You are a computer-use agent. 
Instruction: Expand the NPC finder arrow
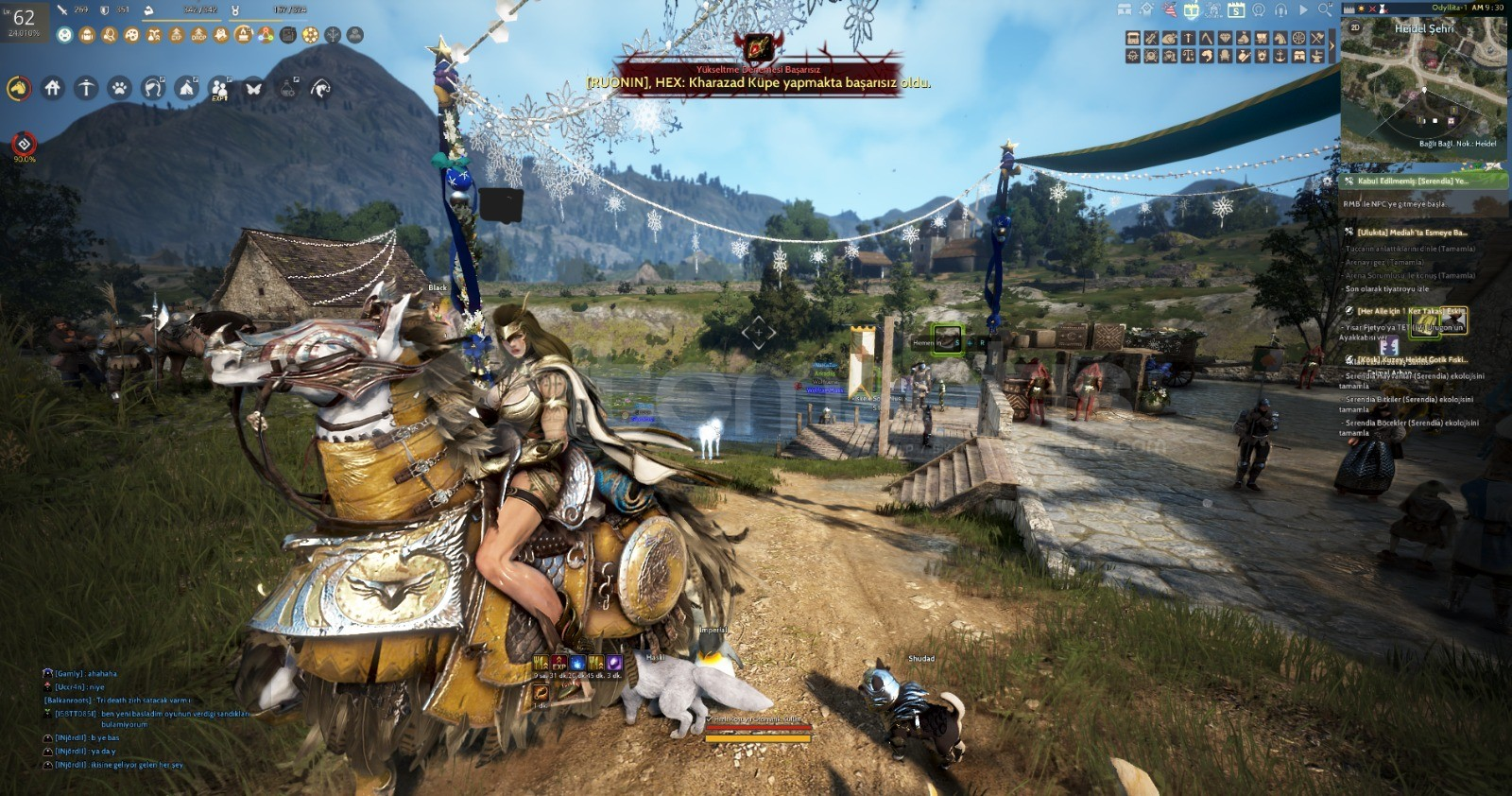pos(1332,45)
